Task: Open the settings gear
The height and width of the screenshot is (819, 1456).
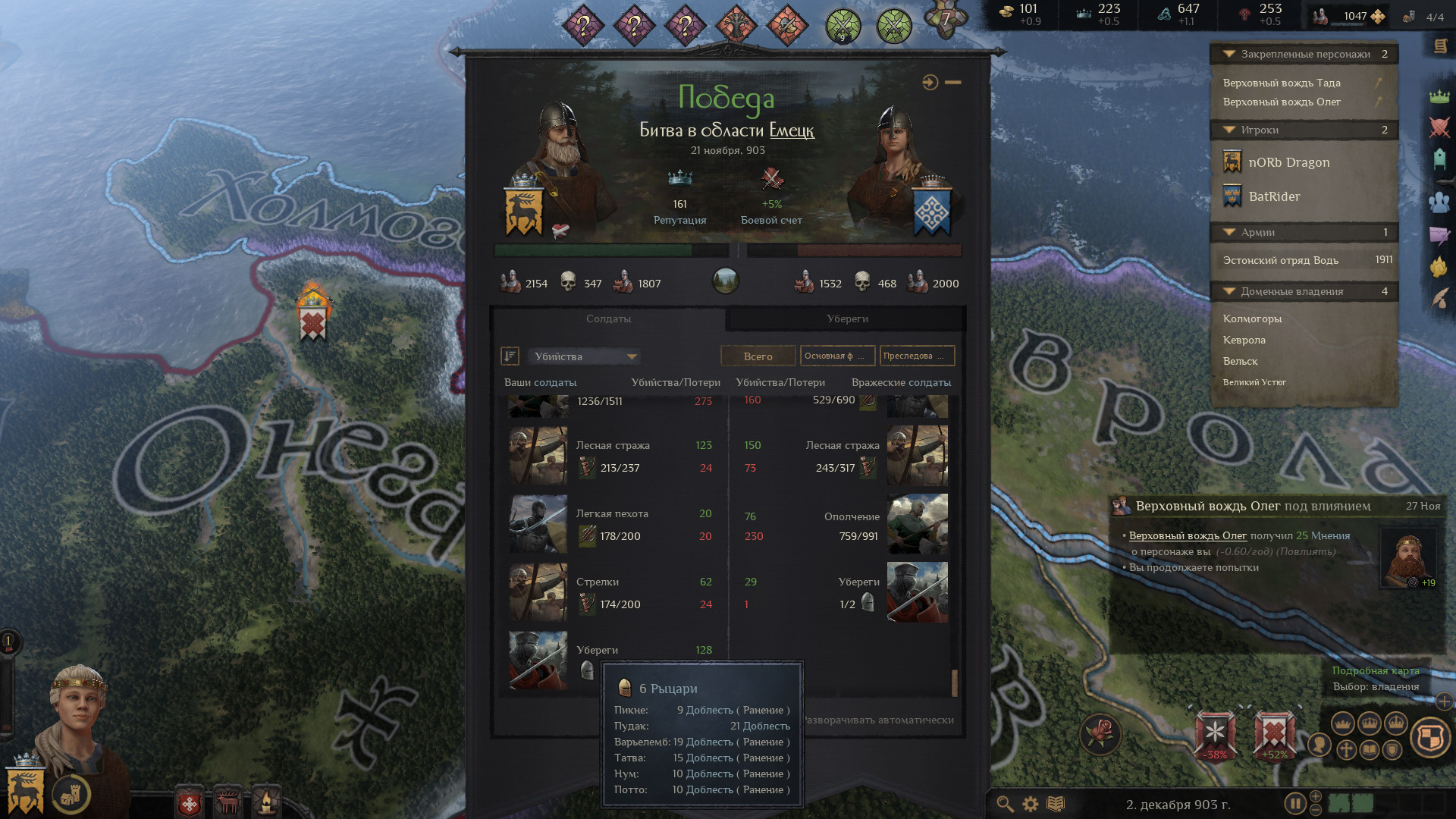Action: point(1031,804)
